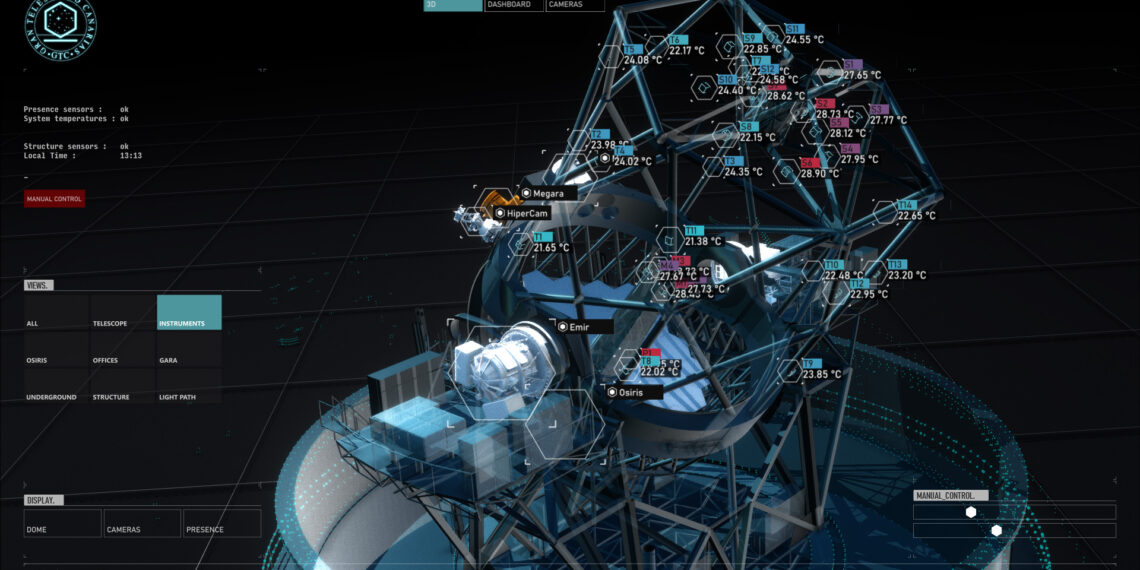Select the highlighted Instruments view
This screenshot has height=570, width=1140.
189,313
